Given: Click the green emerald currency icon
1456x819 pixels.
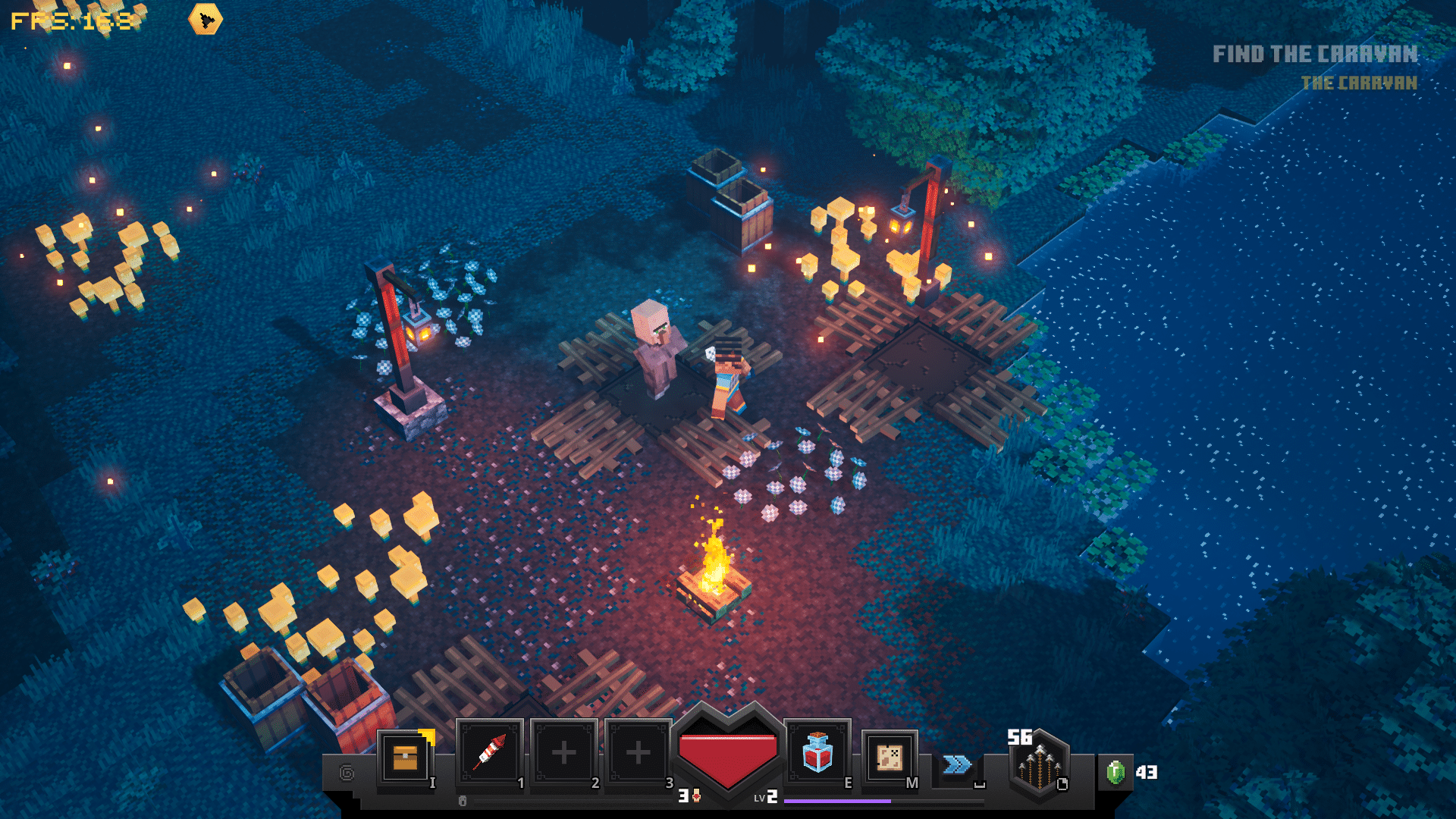Looking at the screenshot, I should tap(1116, 773).
